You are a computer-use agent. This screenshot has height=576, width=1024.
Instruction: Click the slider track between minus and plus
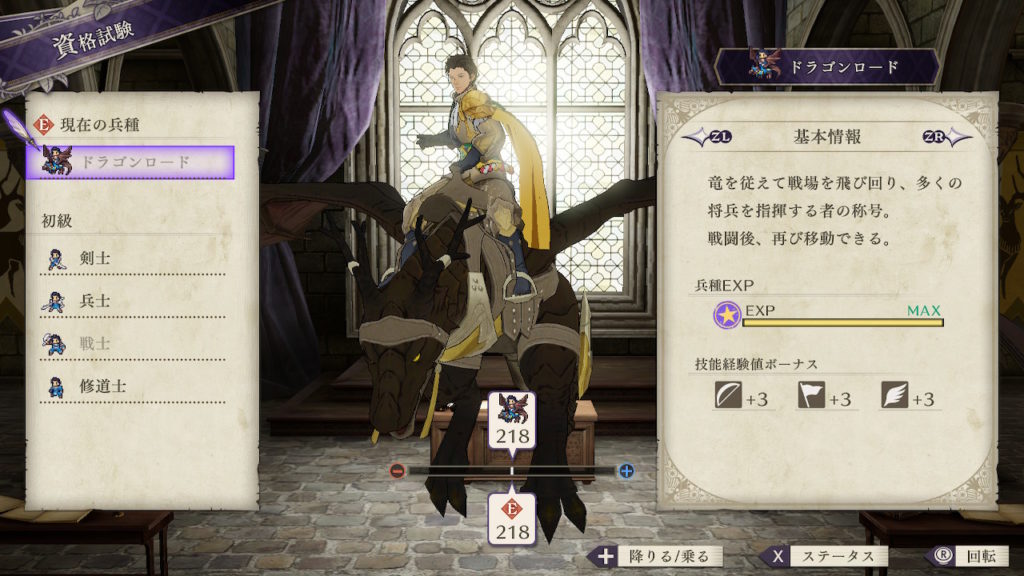560,471
